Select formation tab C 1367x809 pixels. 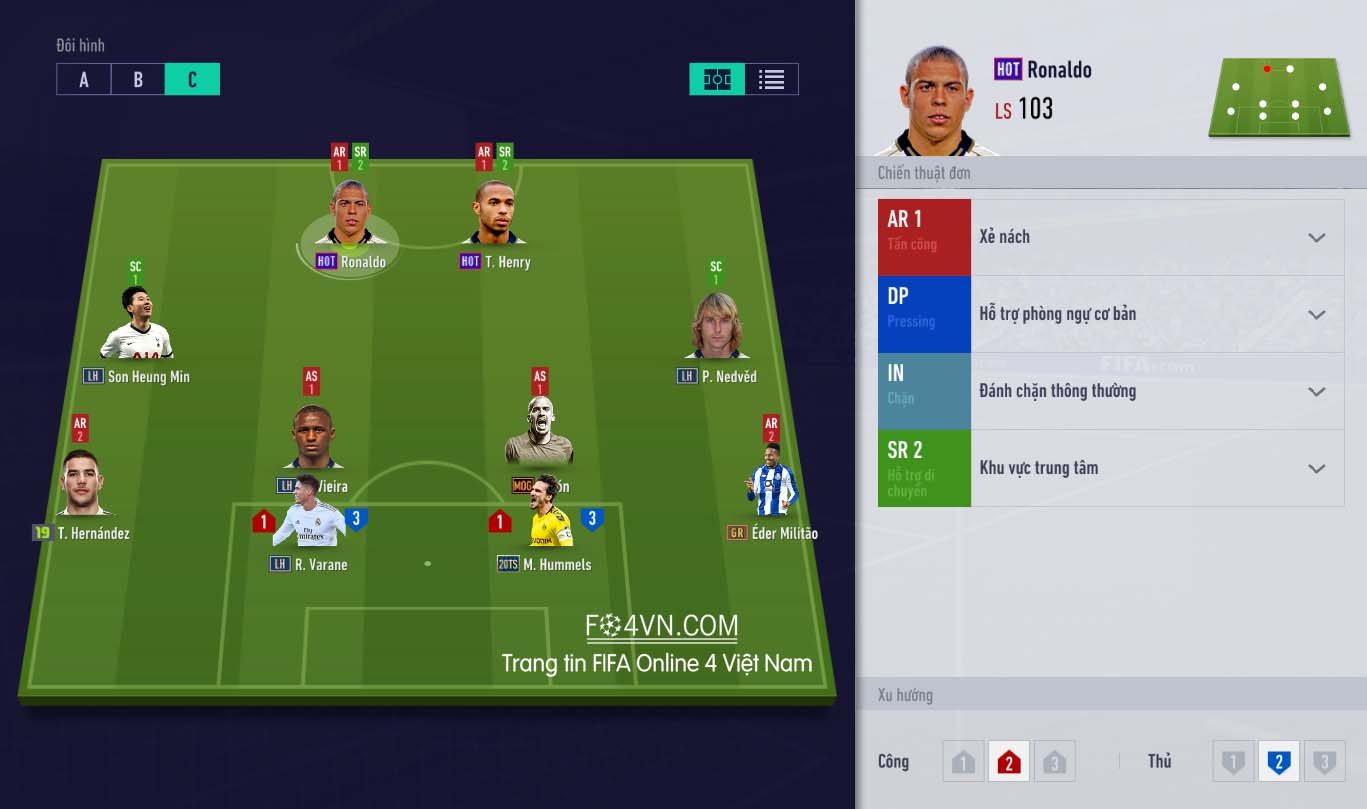192,80
